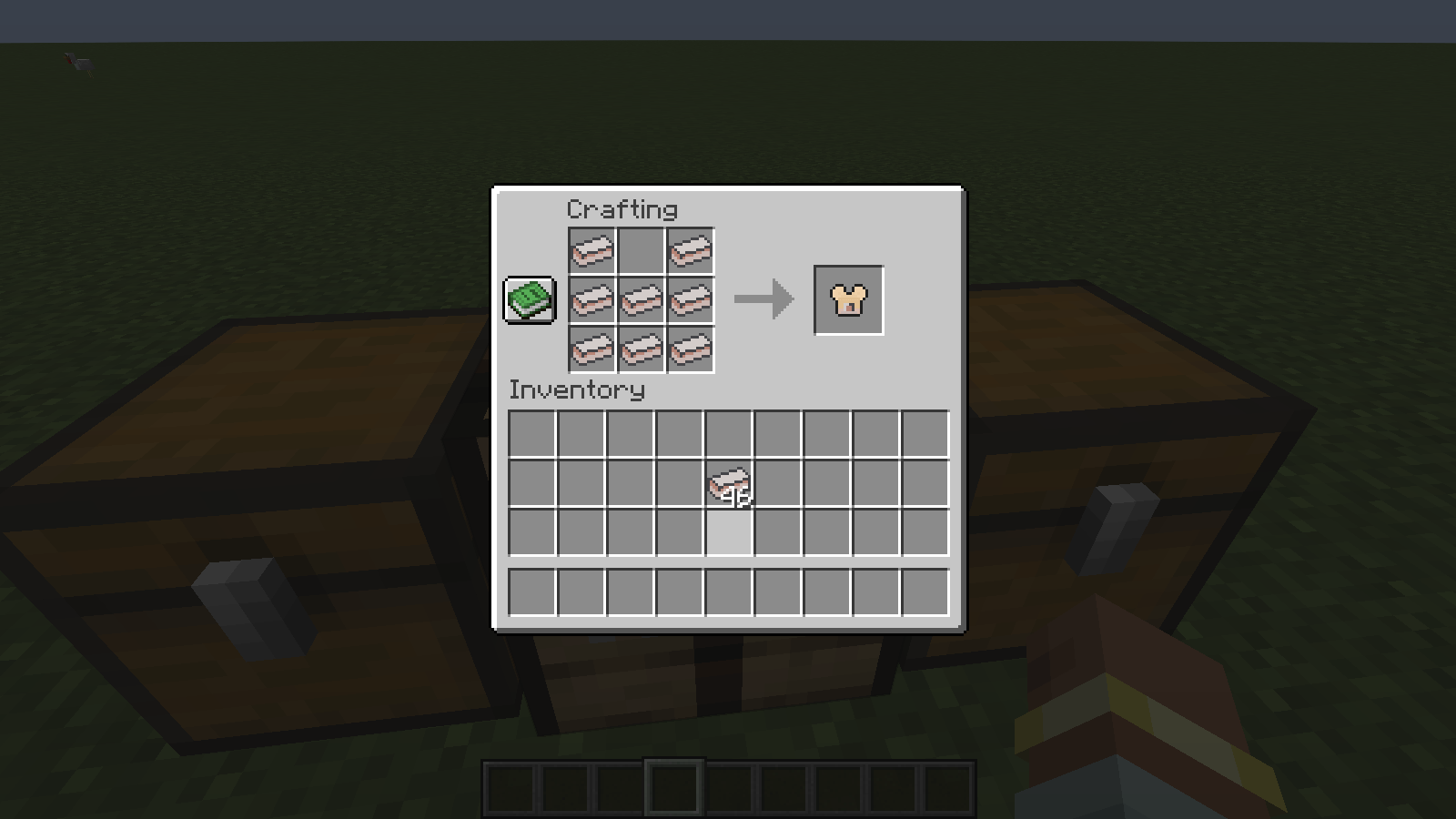Open the recipe book
The width and height of the screenshot is (1456, 819).
coord(529,299)
